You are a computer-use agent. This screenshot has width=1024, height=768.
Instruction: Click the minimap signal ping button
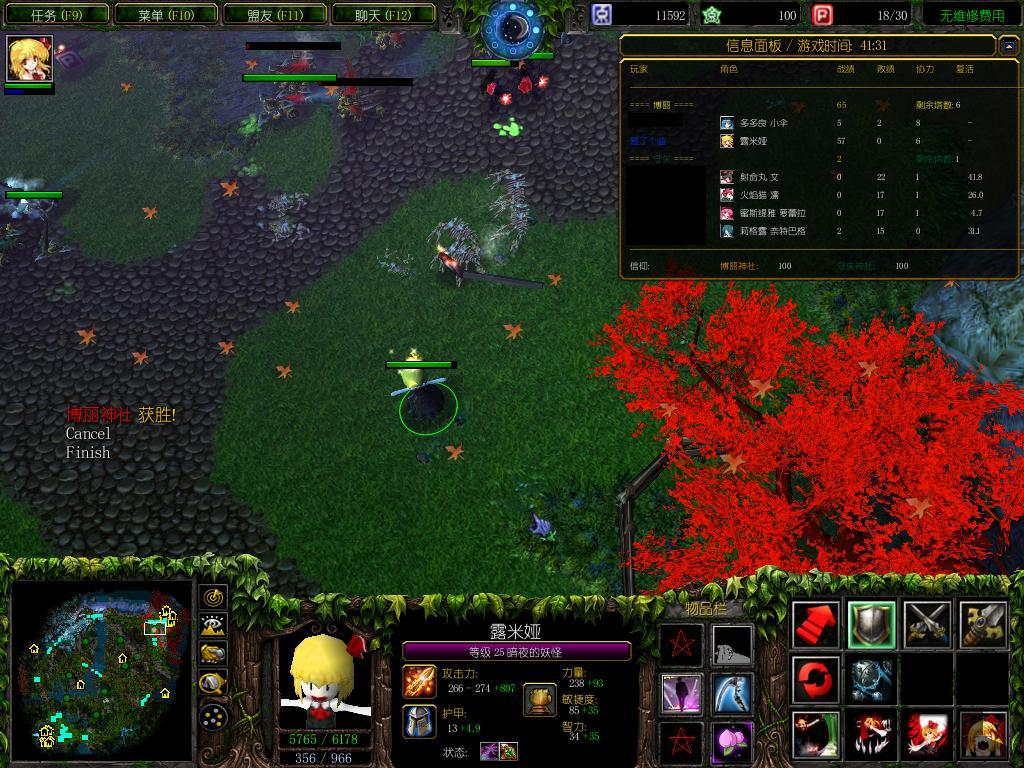tap(214, 598)
